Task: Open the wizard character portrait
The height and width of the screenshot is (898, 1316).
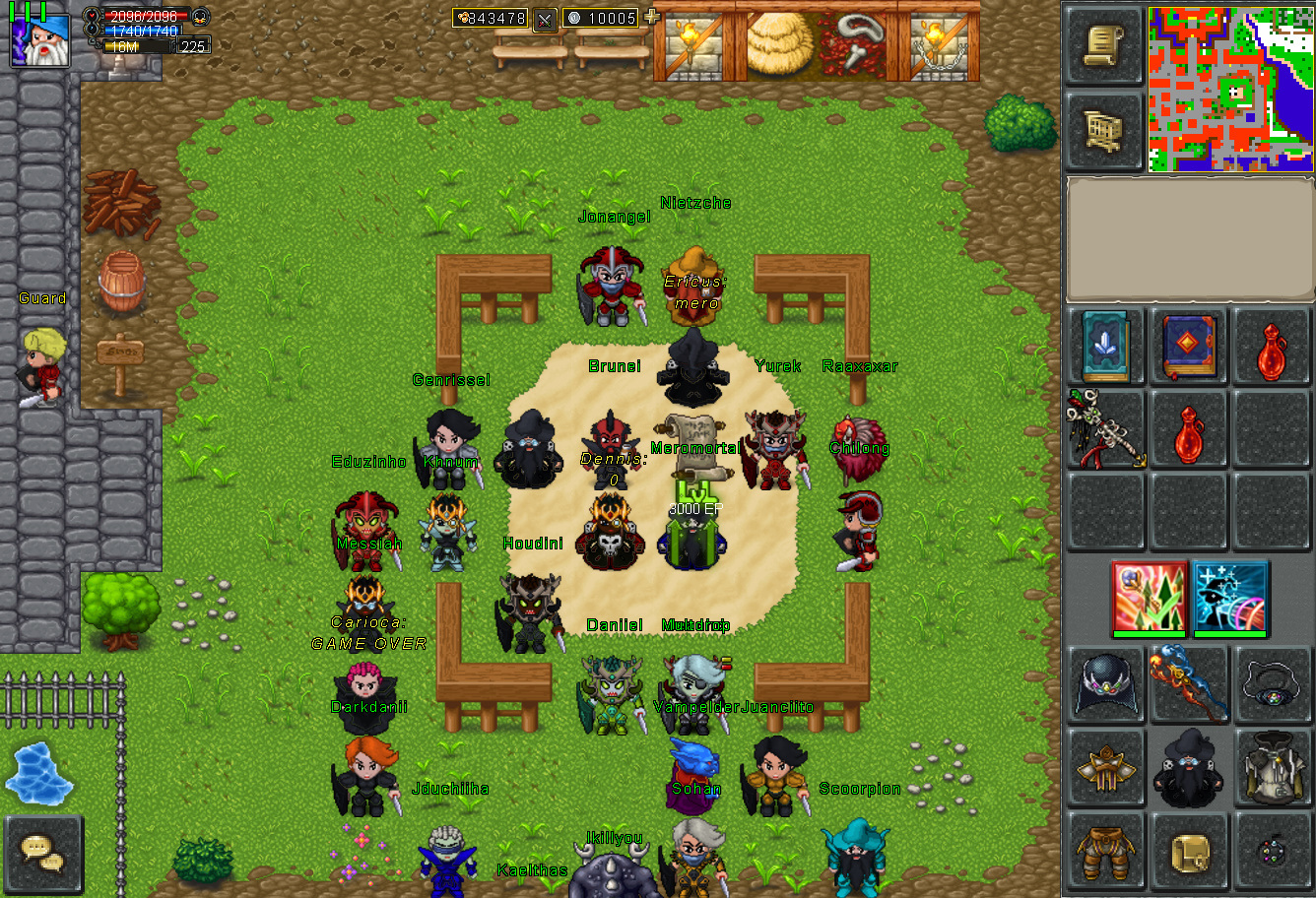Action: (x=40, y=39)
